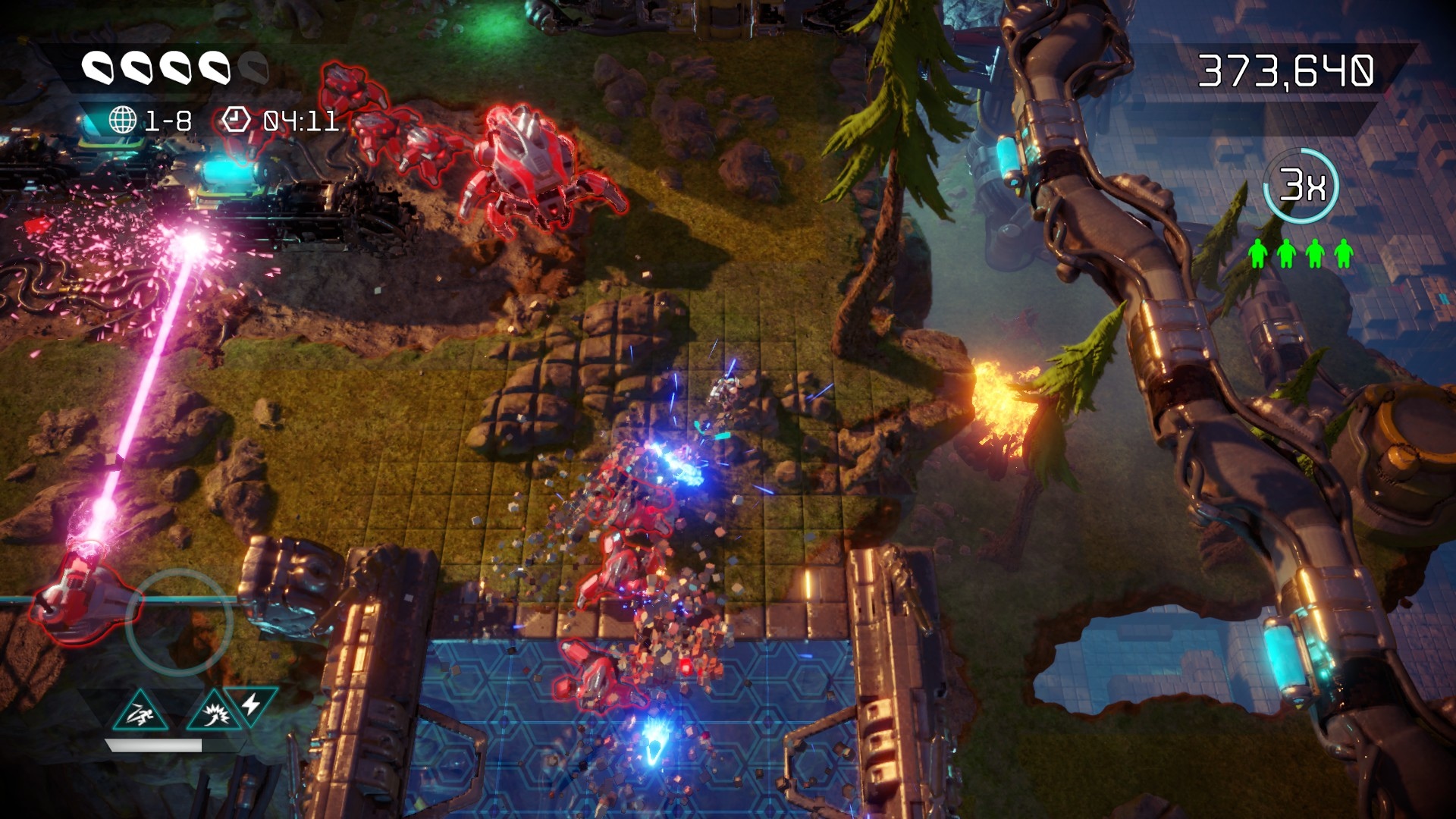
Task: Select the 3x multiplier ring
Action: coord(1301,185)
